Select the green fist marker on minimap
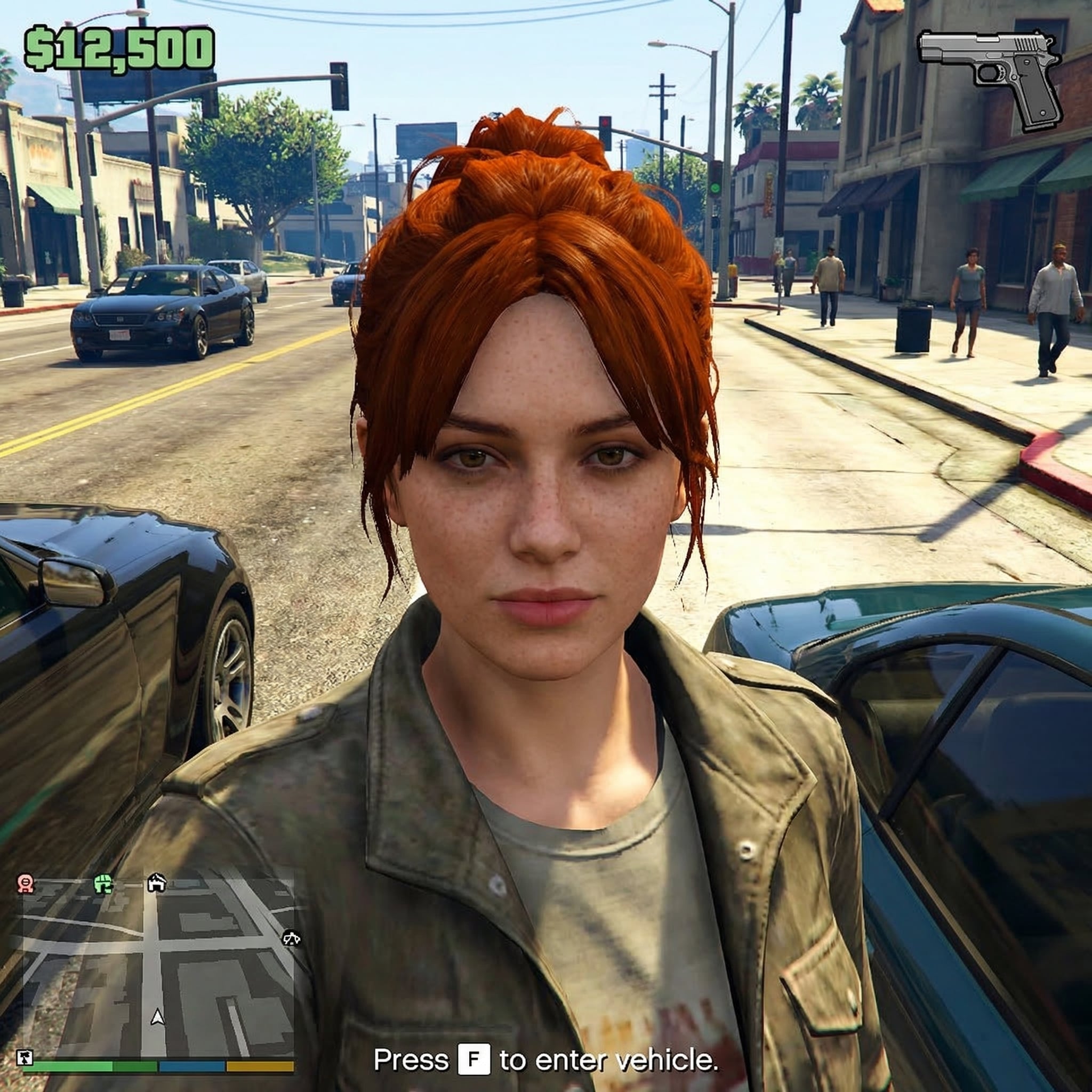This screenshot has height=1092, width=1092. coord(103,883)
